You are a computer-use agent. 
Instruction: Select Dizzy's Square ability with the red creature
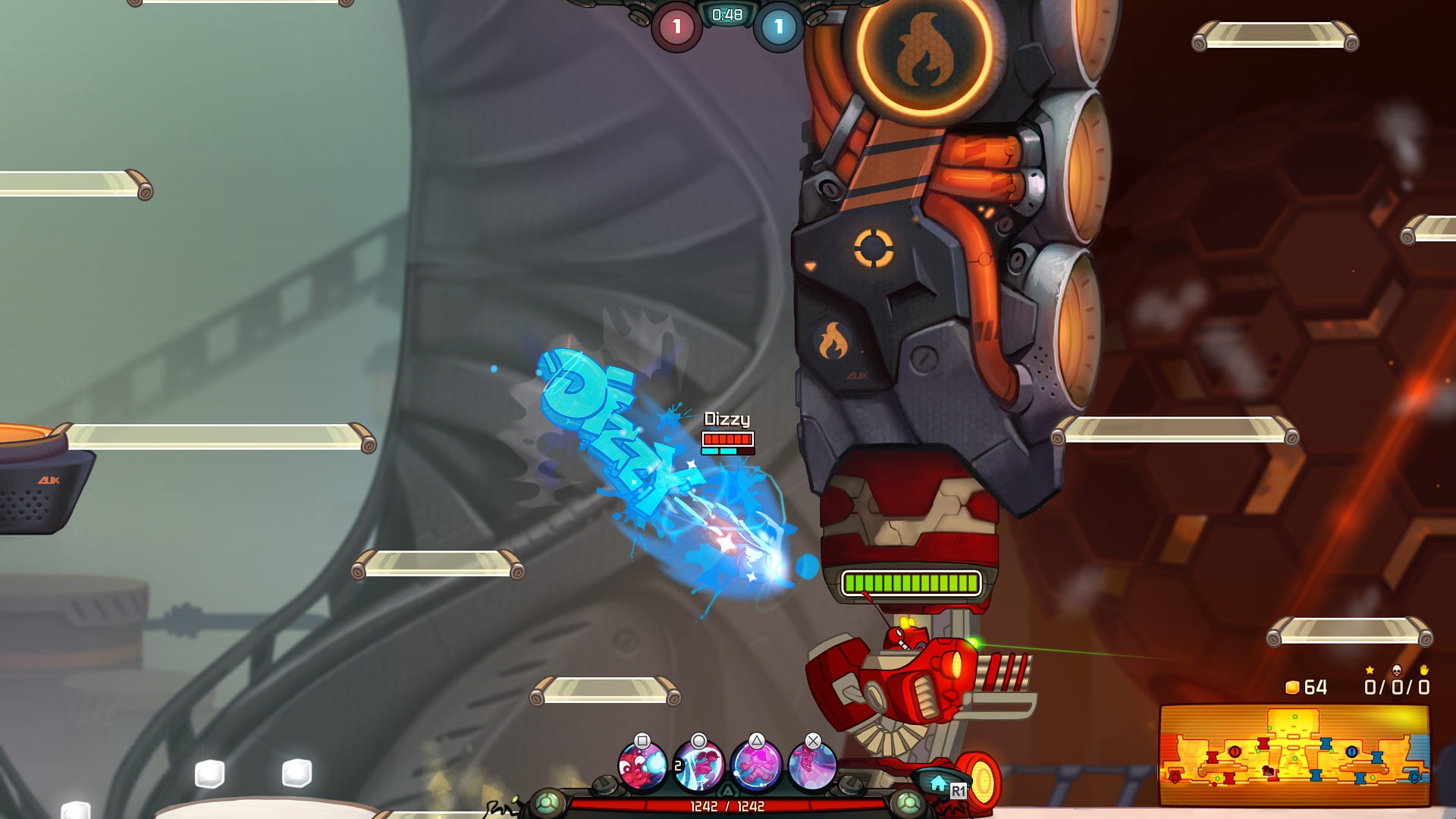click(x=643, y=767)
